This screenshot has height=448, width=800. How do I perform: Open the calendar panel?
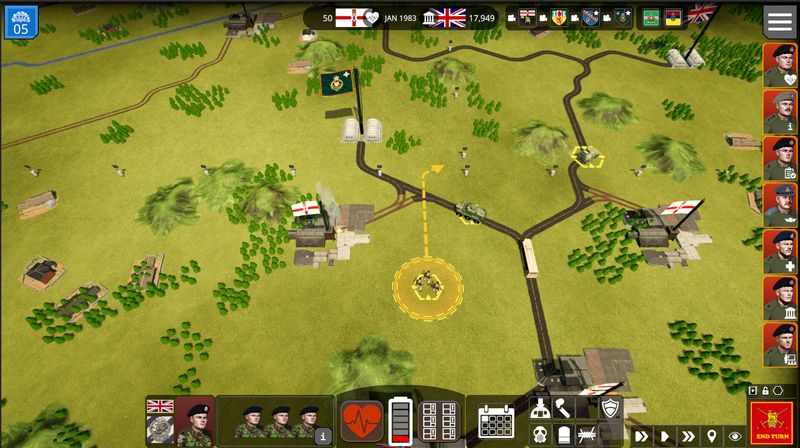point(496,421)
